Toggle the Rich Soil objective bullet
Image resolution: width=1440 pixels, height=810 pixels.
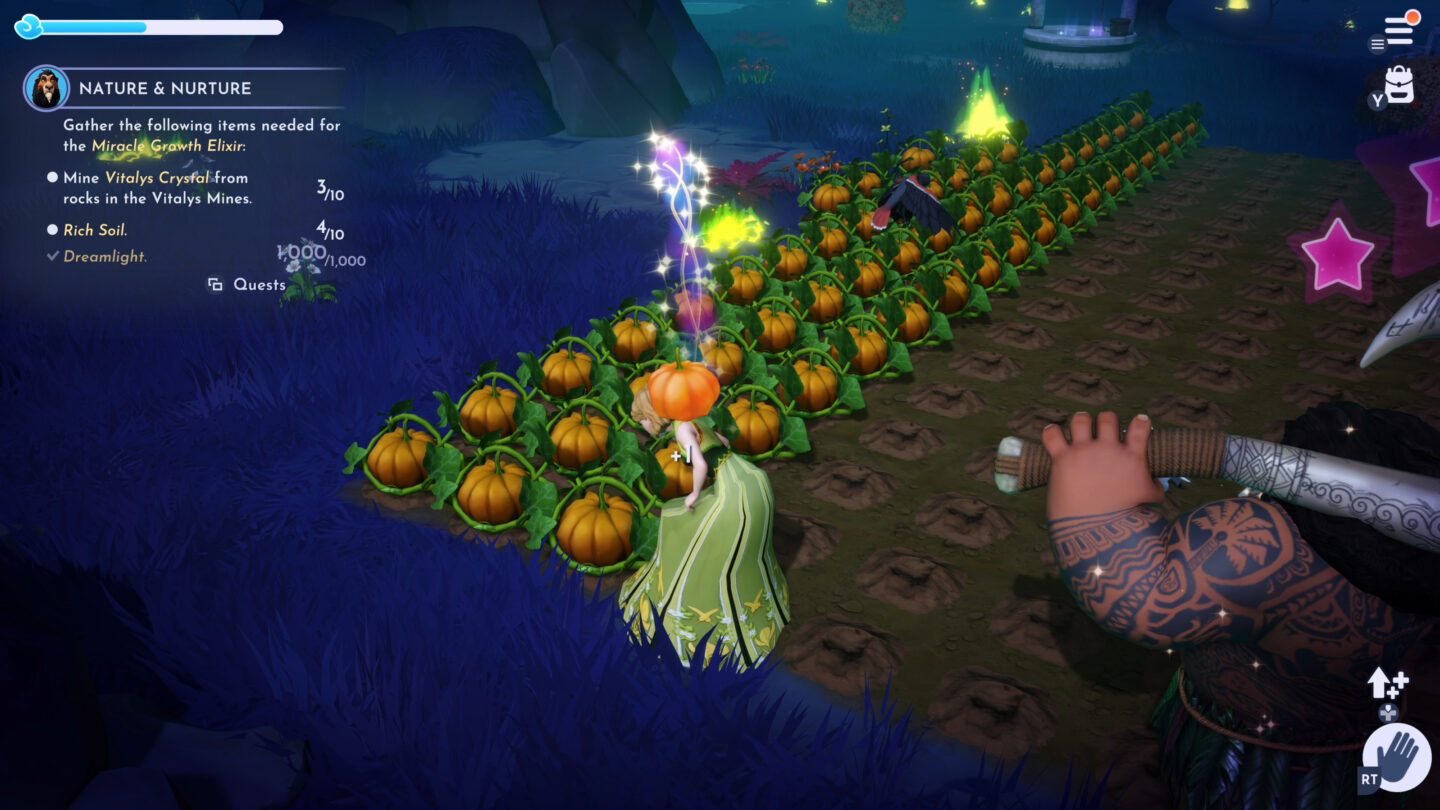(x=54, y=229)
